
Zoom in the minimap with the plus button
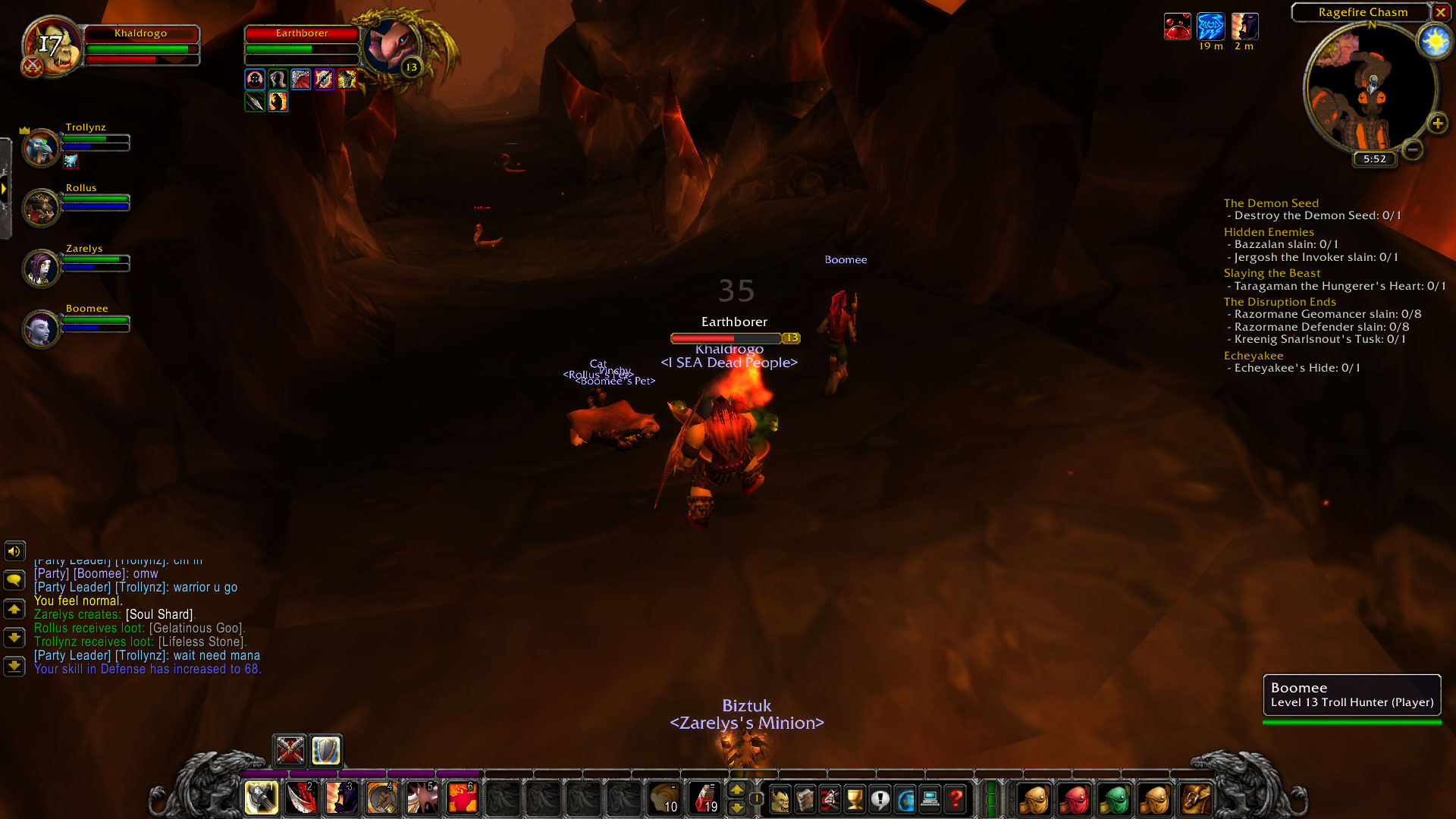coord(1437,123)
